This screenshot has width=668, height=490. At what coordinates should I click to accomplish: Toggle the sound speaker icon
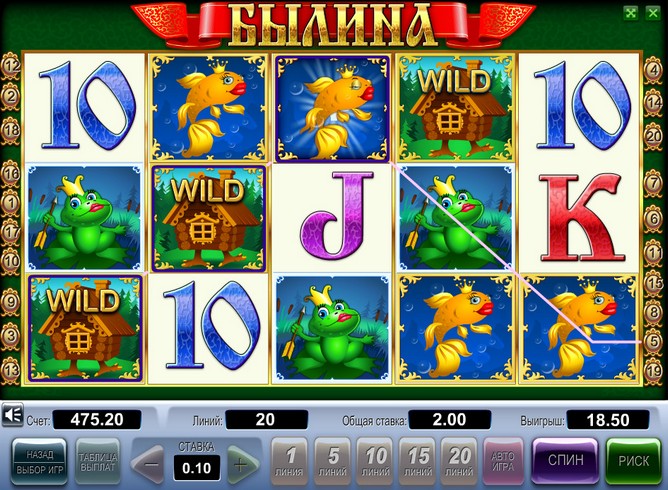[13, 413]
